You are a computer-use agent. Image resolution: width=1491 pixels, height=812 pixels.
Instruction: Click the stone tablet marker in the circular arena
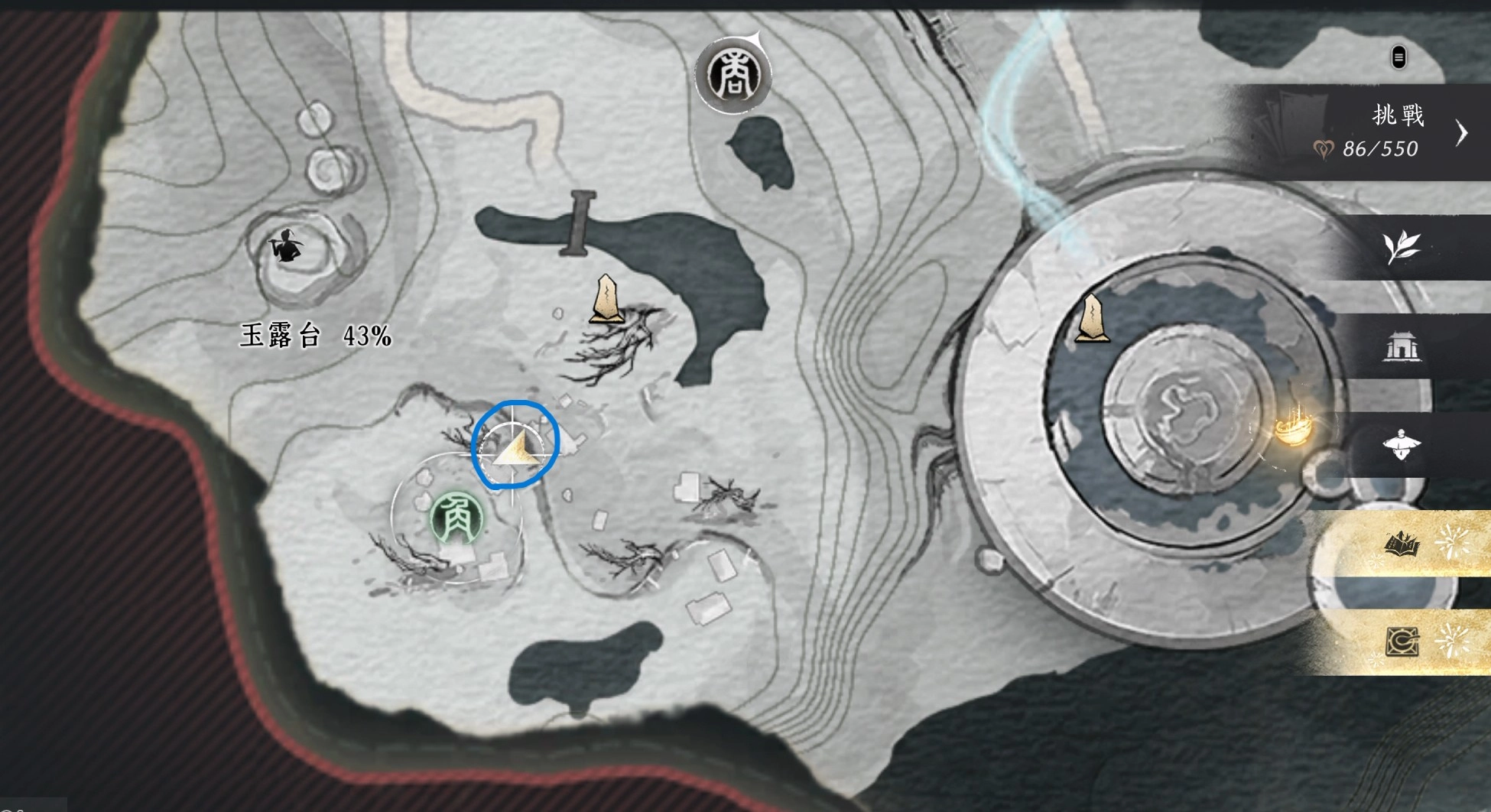coord(1093,319)
